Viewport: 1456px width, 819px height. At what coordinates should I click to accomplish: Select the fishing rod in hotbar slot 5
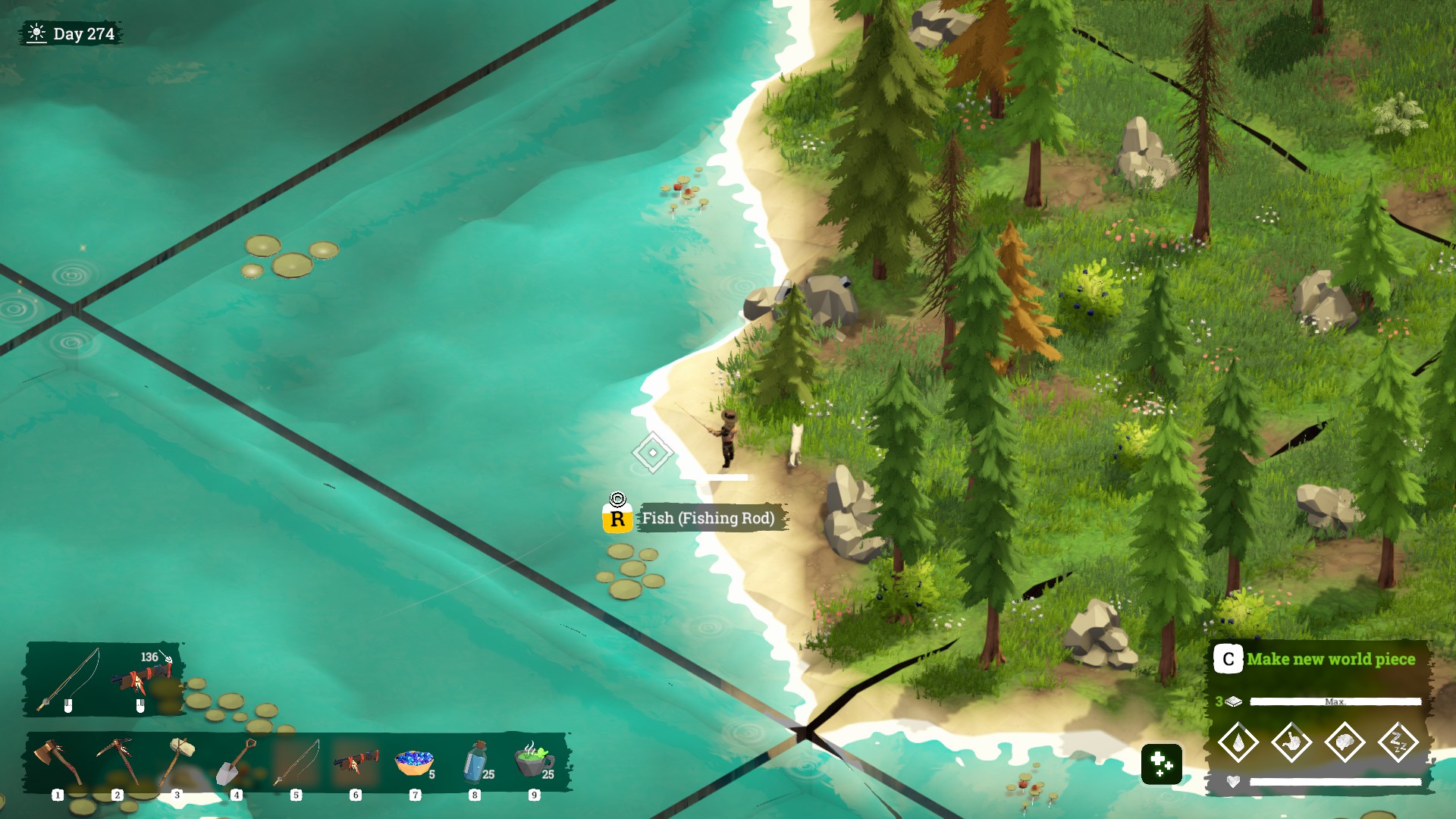(296, 762)
